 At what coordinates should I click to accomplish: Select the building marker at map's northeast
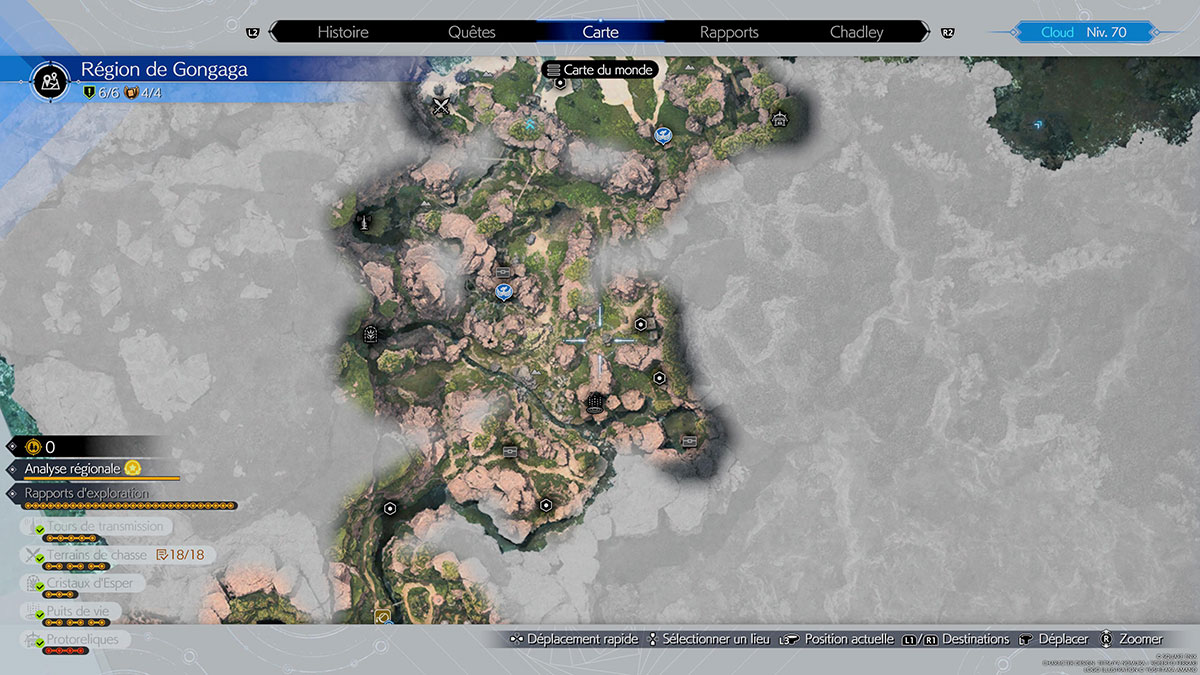[x=780, y=119]
